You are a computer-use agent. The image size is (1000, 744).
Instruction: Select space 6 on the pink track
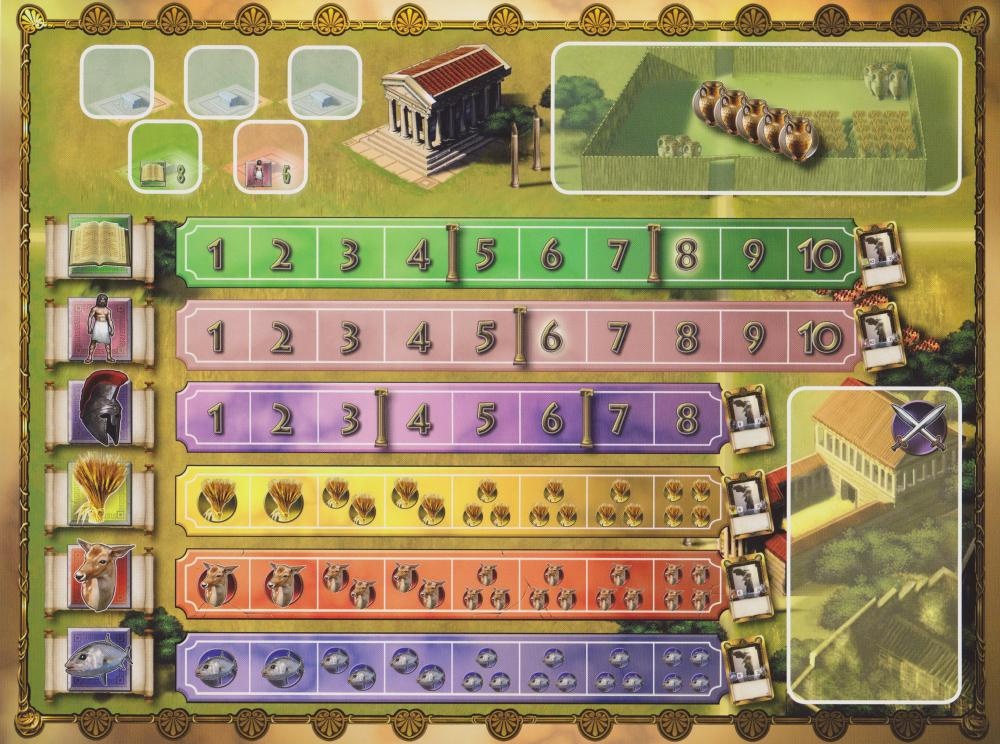tap(551, 338)
